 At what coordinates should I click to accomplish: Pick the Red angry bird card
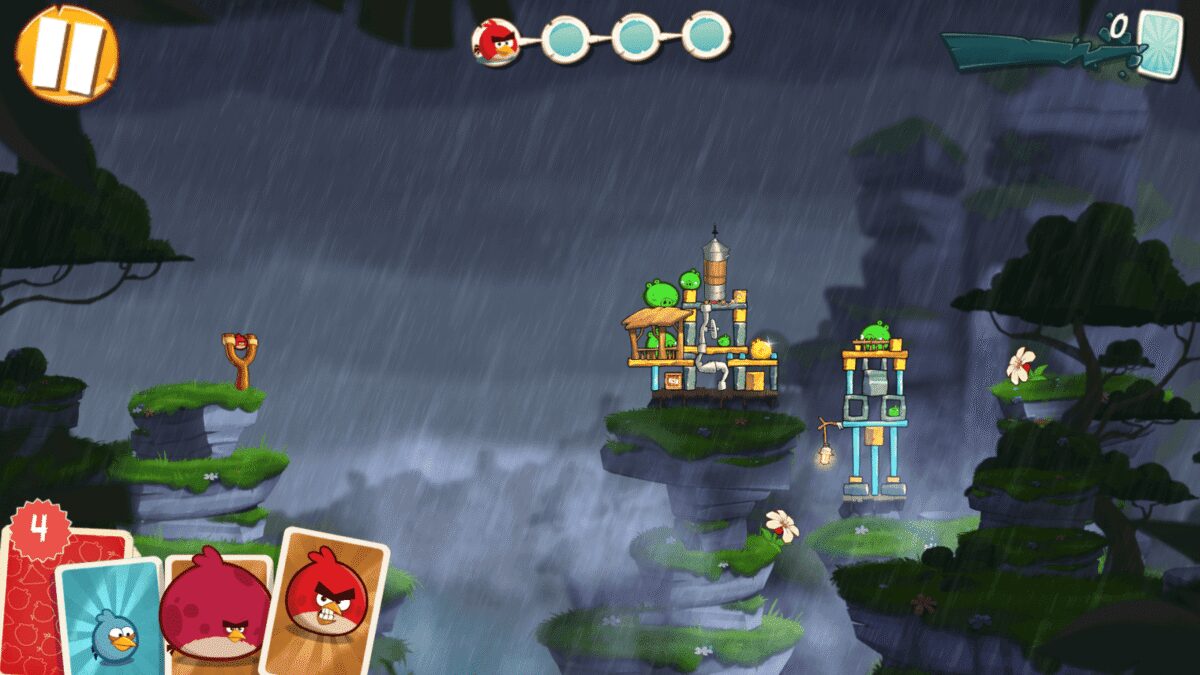pyautogui.click(x=325, y=598)
